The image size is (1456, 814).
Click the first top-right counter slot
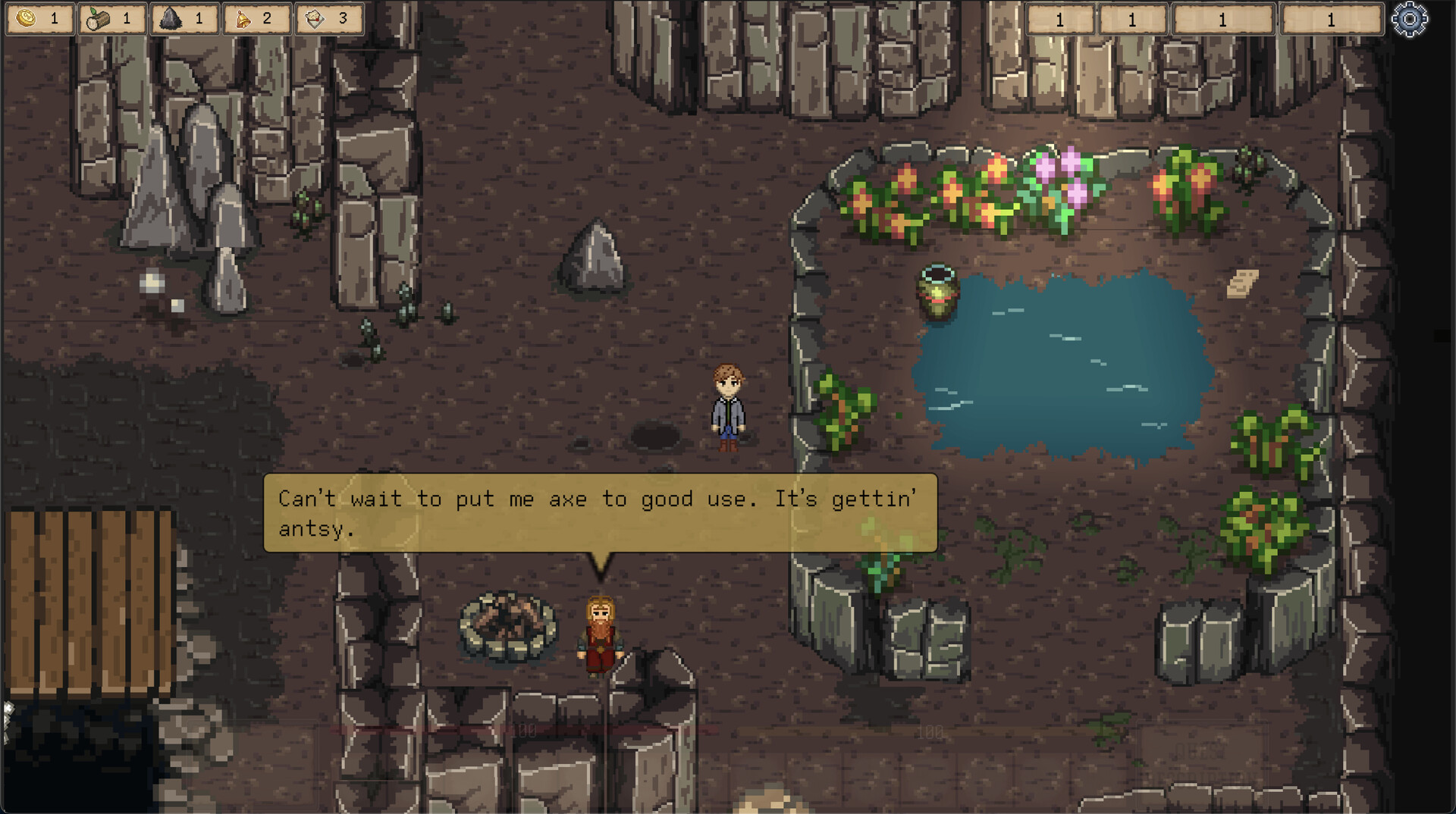point(1062,20)
